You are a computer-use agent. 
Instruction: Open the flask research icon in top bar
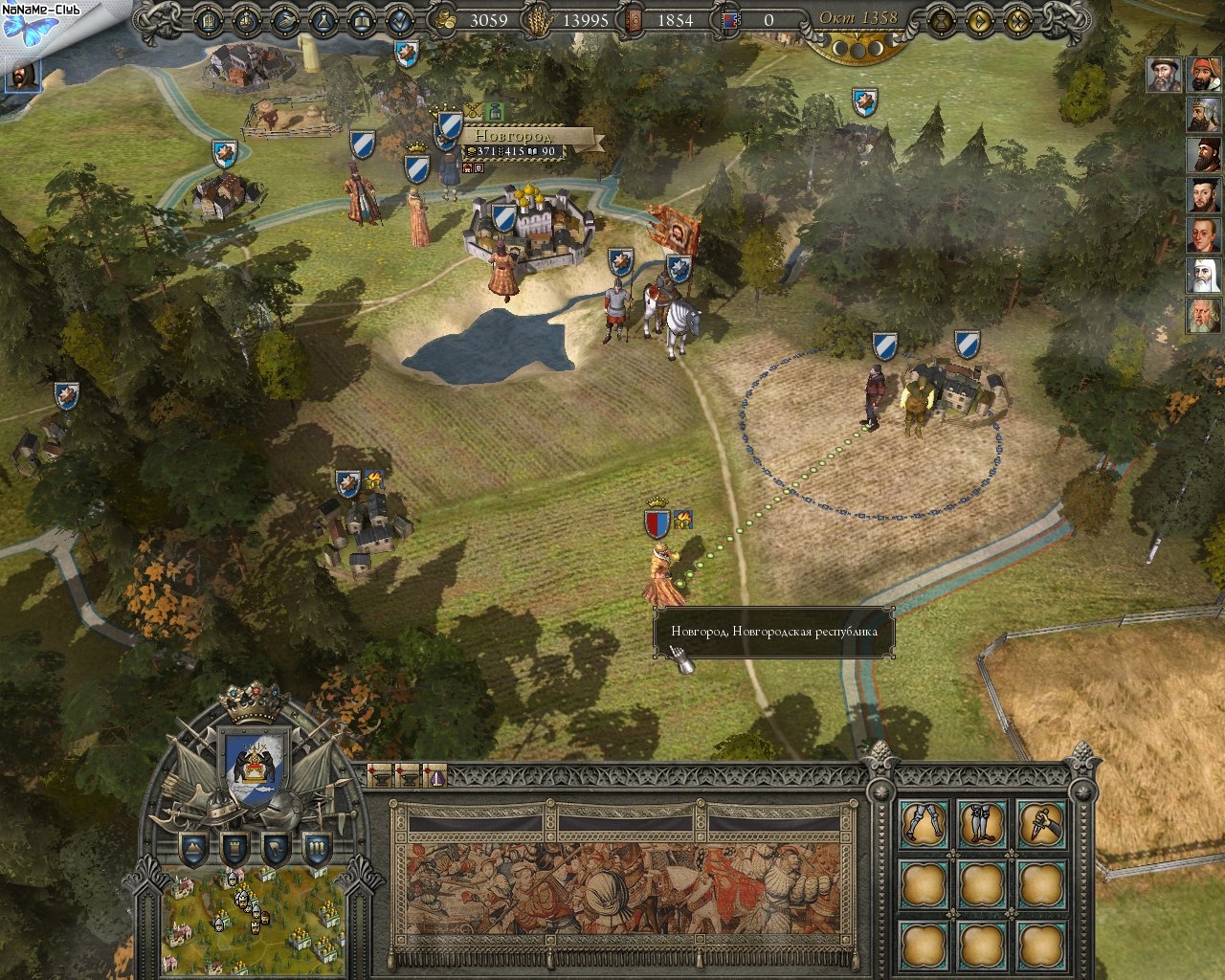coord(323,19)
